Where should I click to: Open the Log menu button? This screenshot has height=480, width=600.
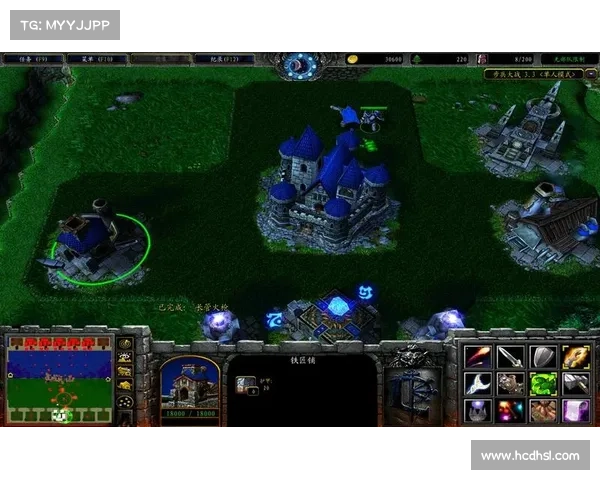tap(222, 59)
